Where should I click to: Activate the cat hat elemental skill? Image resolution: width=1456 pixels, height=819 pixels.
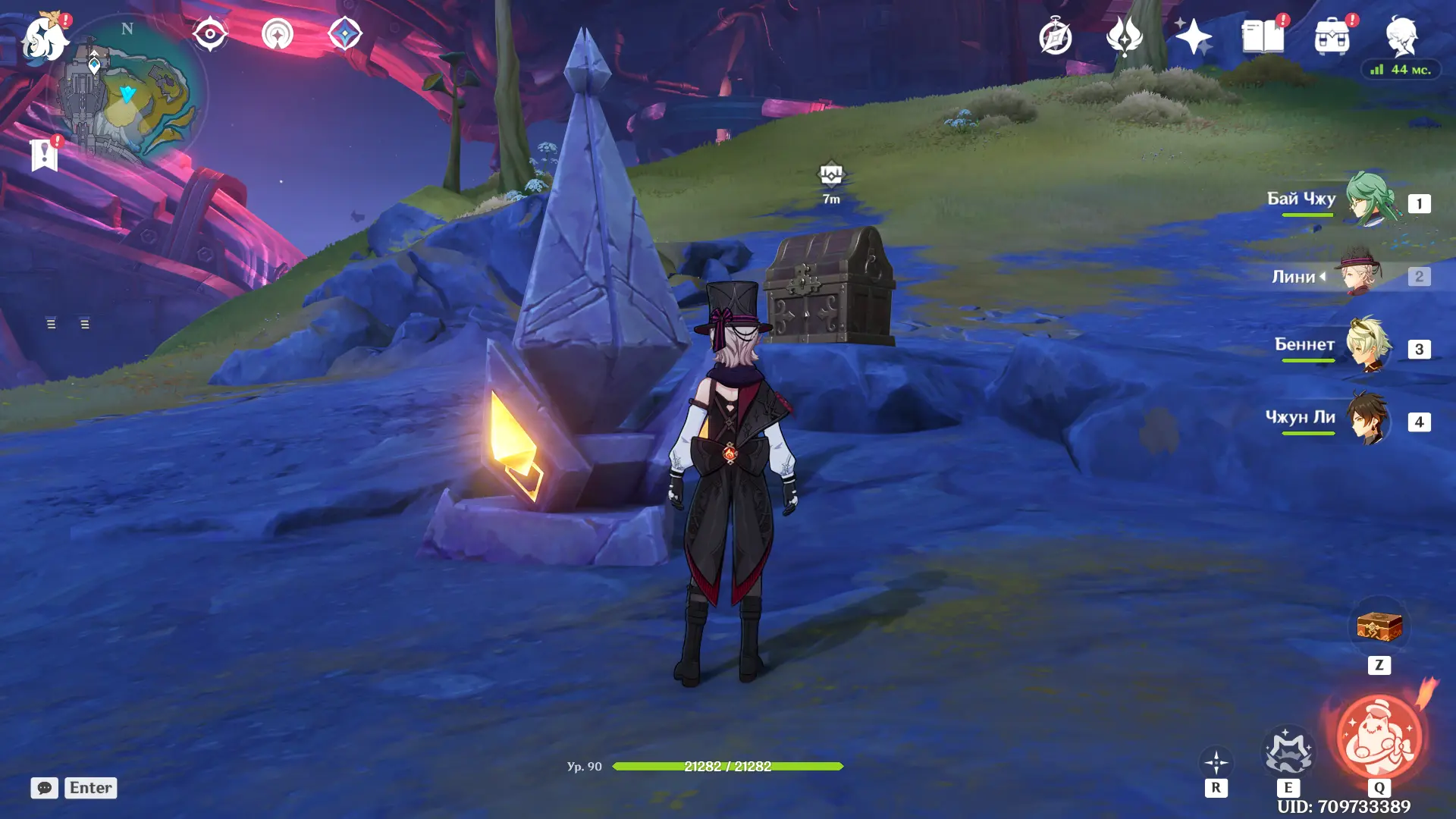pos(1288,752)
